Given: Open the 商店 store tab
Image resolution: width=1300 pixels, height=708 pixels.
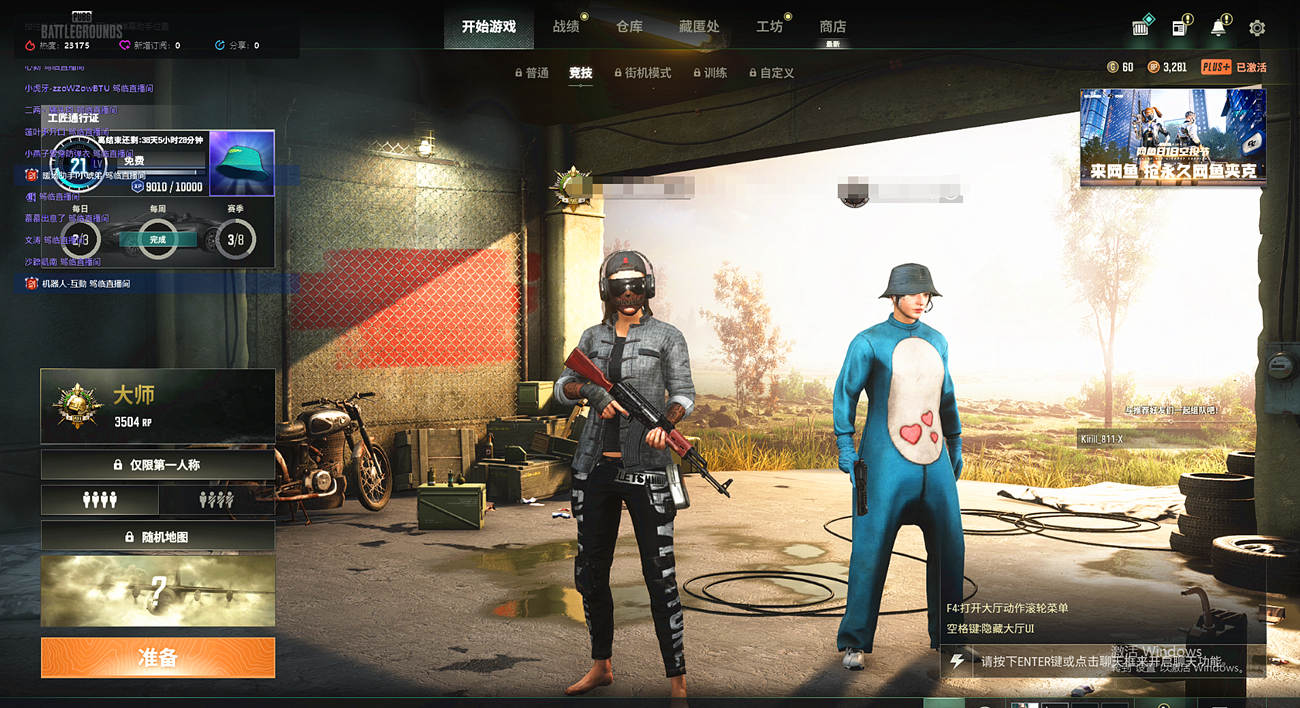Looking at the screenshot, I should point(833,27).
